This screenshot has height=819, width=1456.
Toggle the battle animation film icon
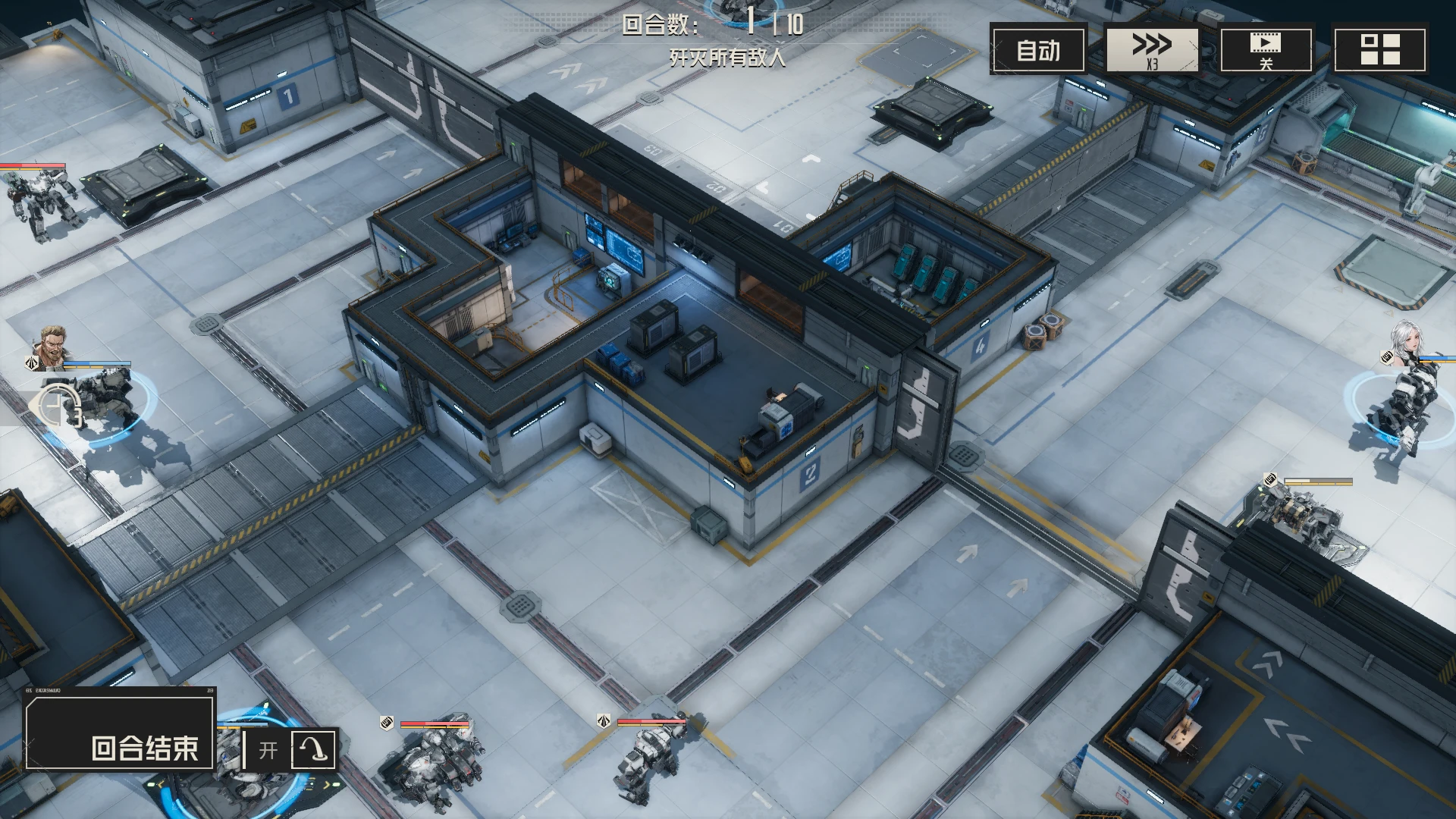point(1266,50)
